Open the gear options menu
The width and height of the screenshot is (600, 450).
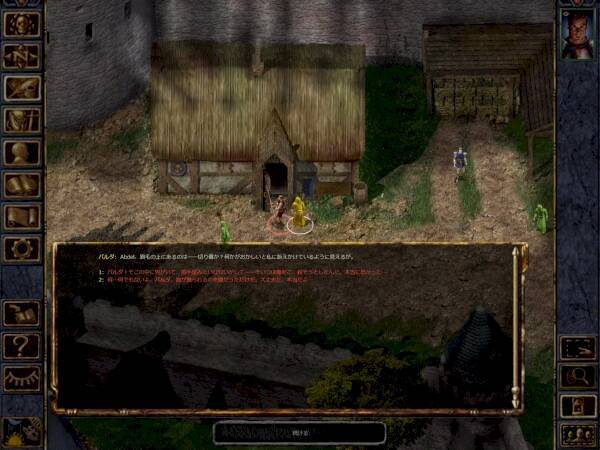[x=22, y=248]
